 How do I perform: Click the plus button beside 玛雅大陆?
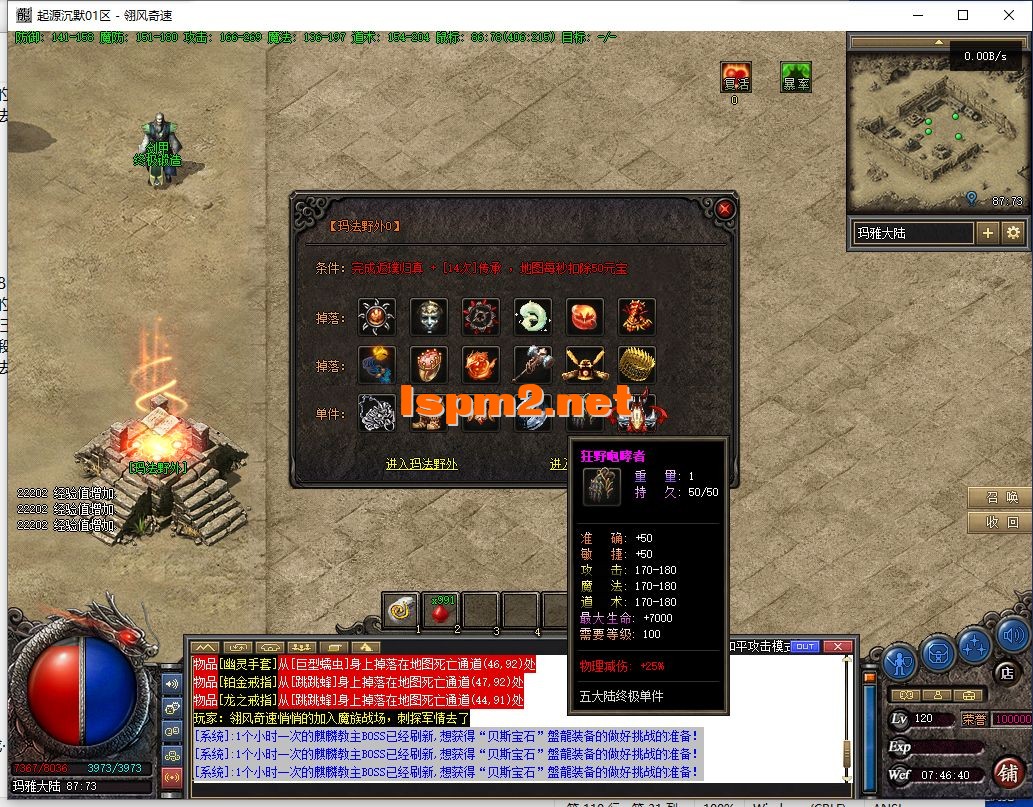(x=987, y=233)
